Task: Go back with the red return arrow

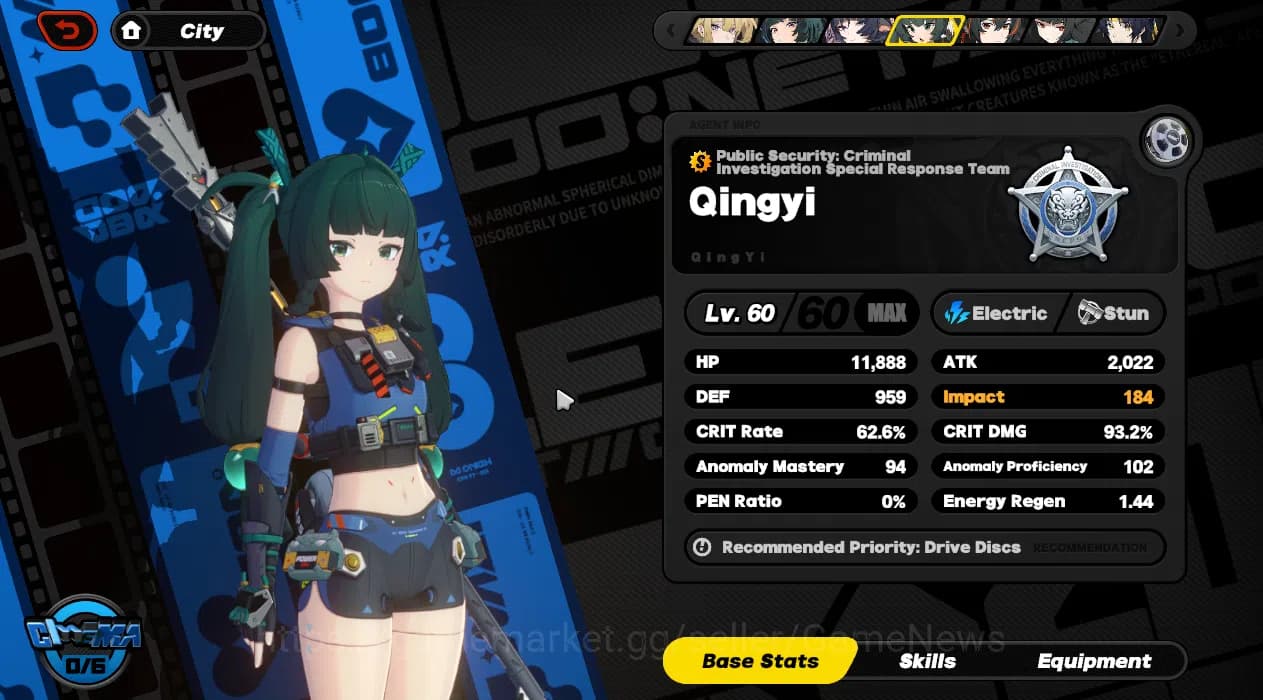Action: pyautogui.click(x=66, y=31)
